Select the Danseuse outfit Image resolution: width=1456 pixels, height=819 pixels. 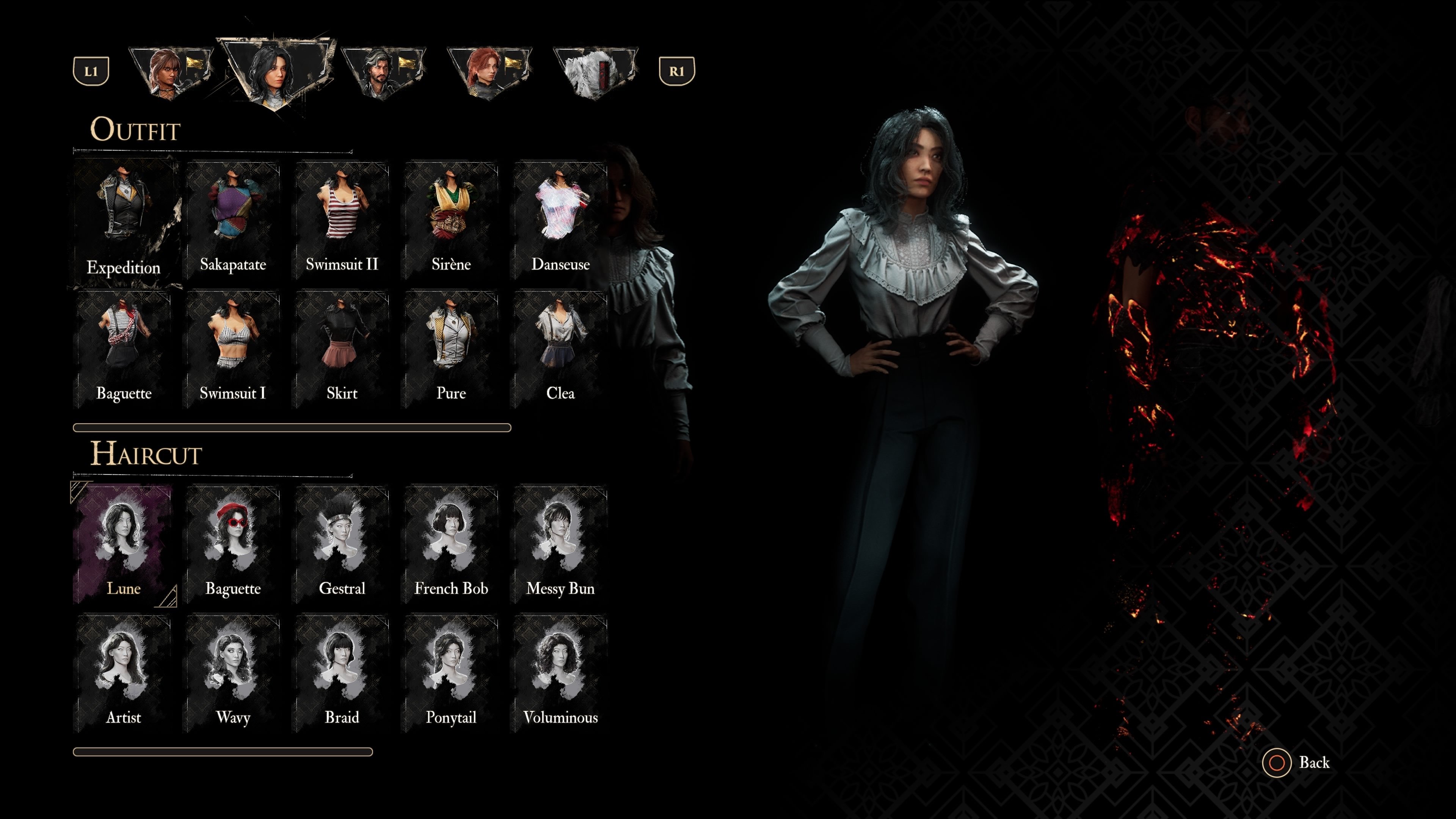click(x=560, y=221)
